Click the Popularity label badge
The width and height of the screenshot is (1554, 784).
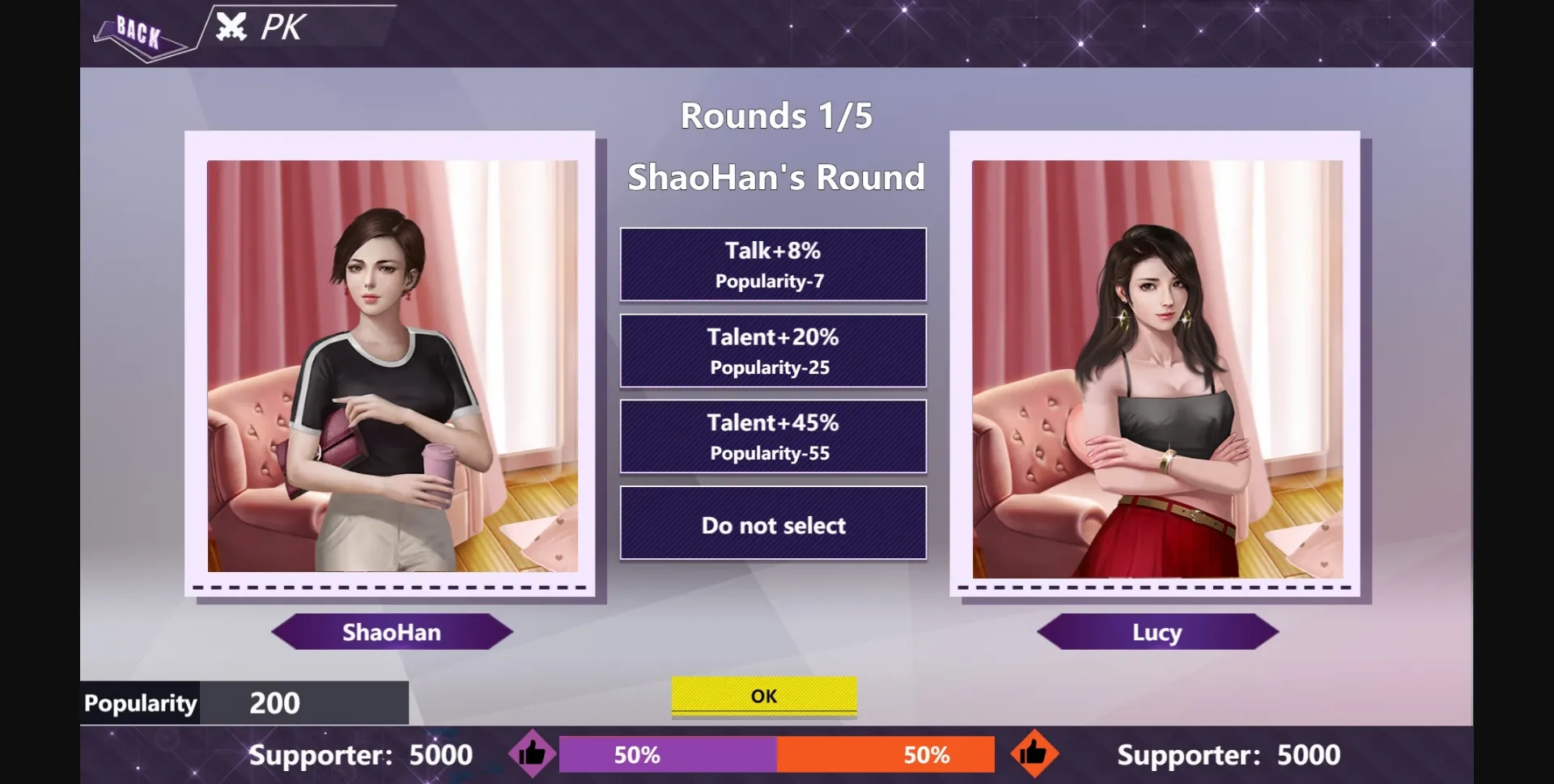click(x=139, y=702)
